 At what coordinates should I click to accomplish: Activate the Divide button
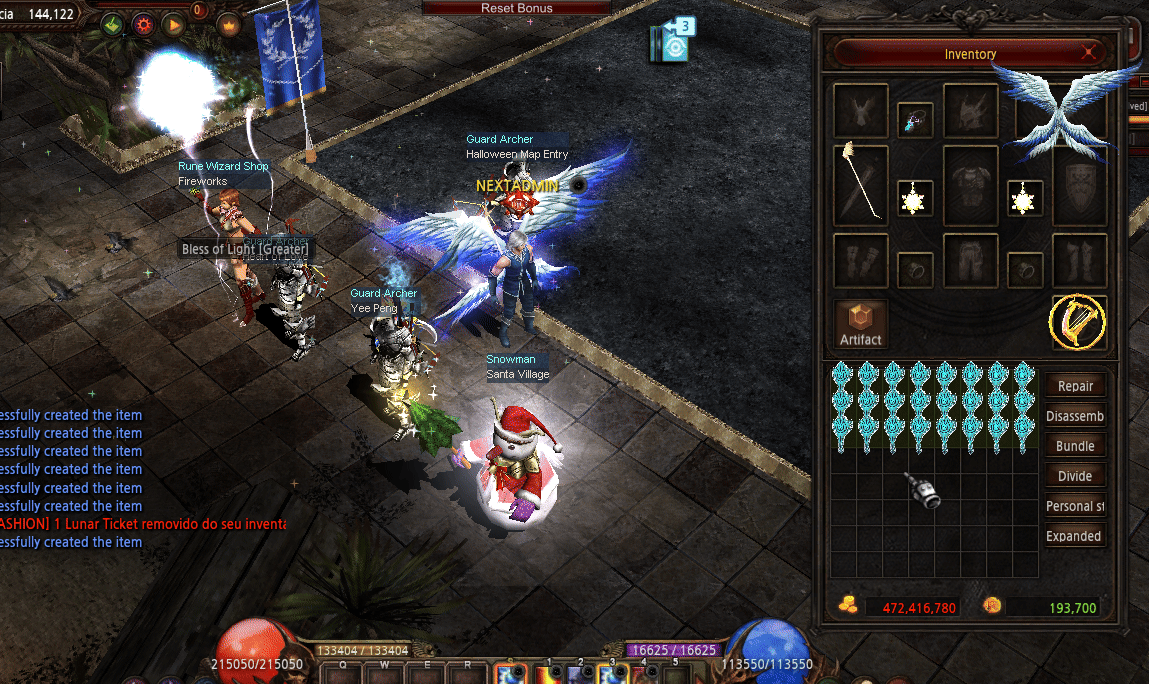pos(1075,476)
